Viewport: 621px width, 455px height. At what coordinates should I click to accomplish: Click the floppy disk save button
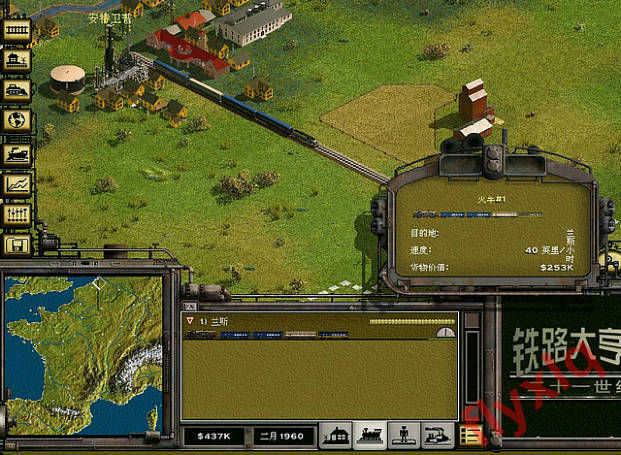pos(17,244)
